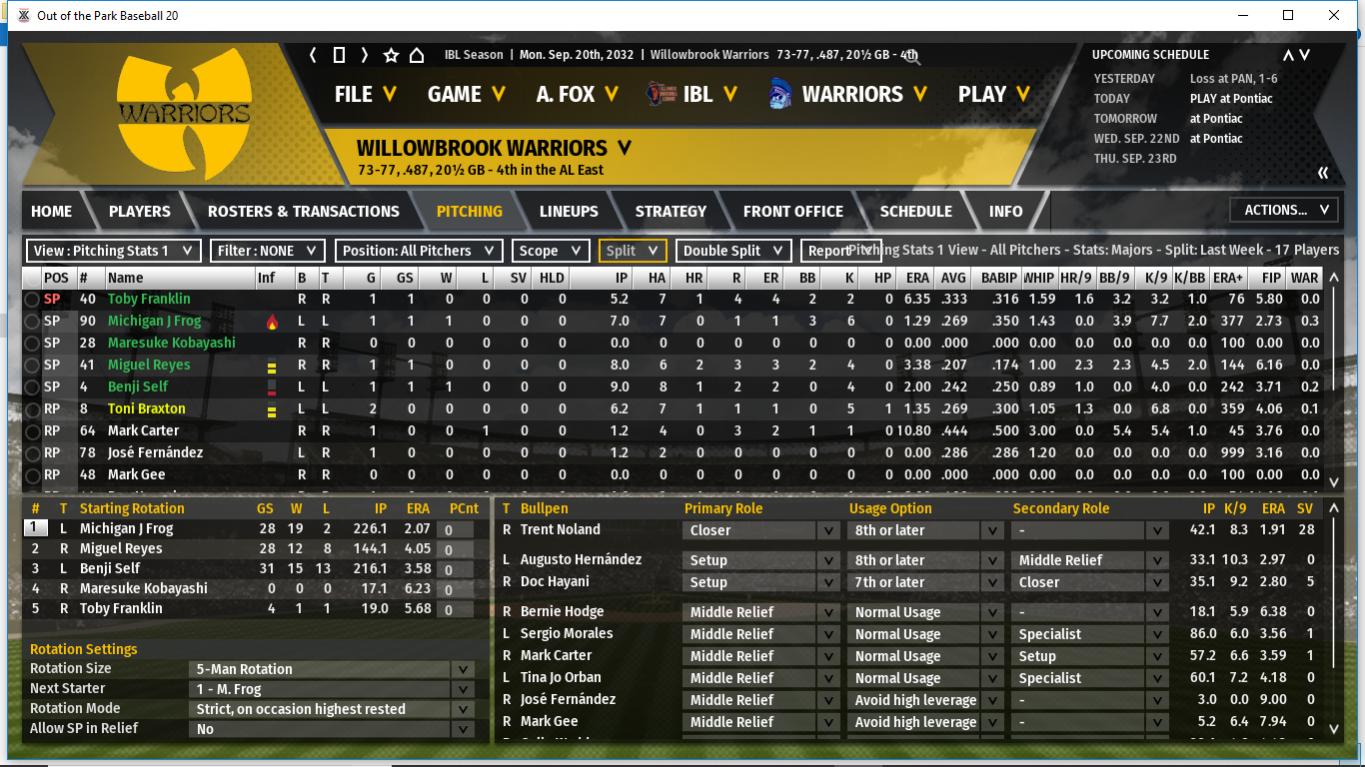Screen dimensions: 1365x767
Task: Switch to the STRATEGY tab
Action: click(670, 211)
